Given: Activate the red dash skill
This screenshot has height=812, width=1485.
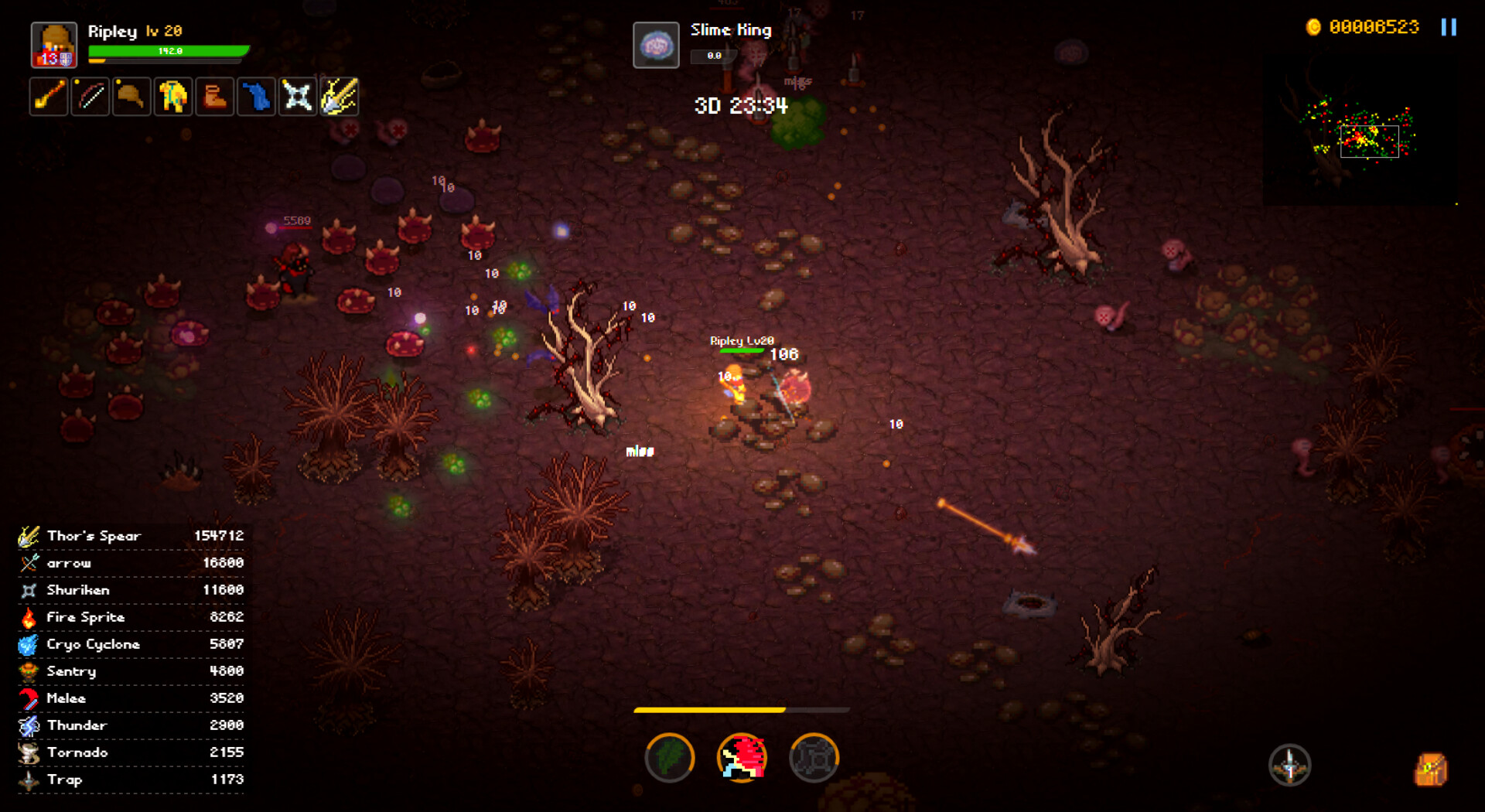Looking at the screenshot, I should point(742,758).
